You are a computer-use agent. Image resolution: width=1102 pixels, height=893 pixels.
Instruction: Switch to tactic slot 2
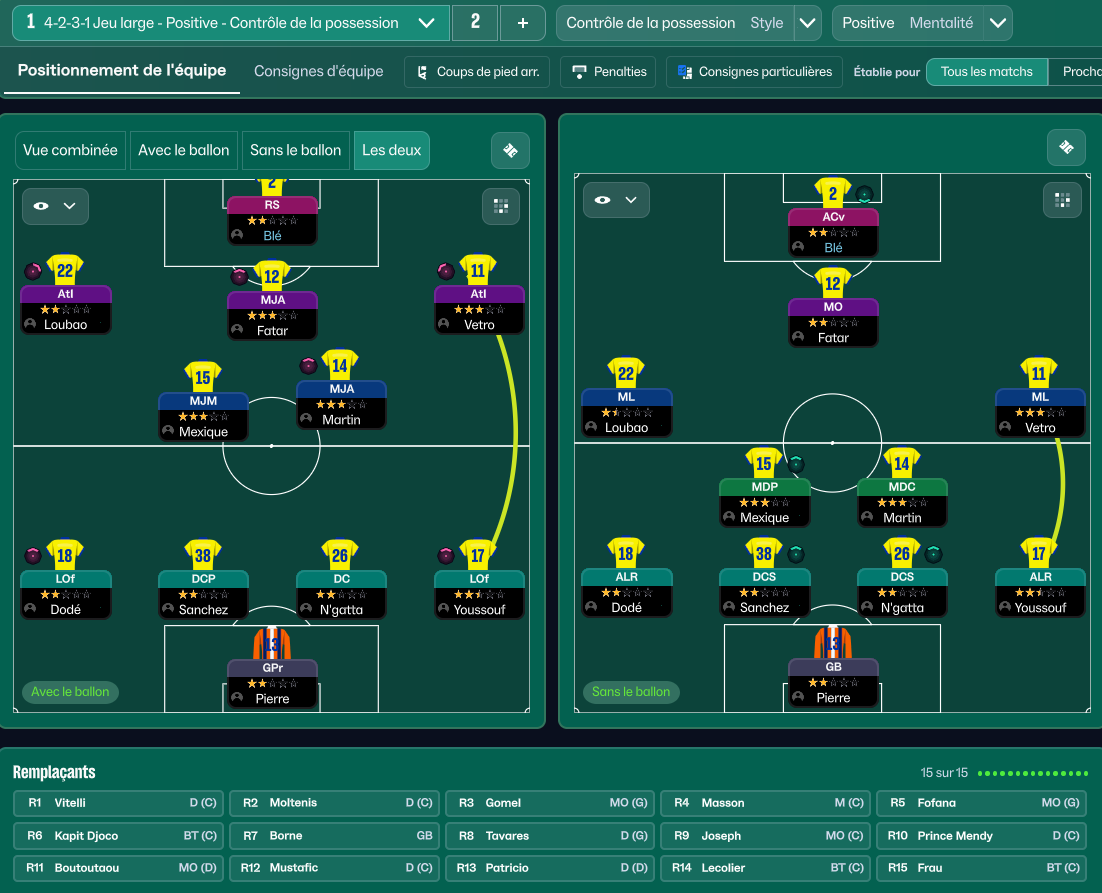click(475, 23)
